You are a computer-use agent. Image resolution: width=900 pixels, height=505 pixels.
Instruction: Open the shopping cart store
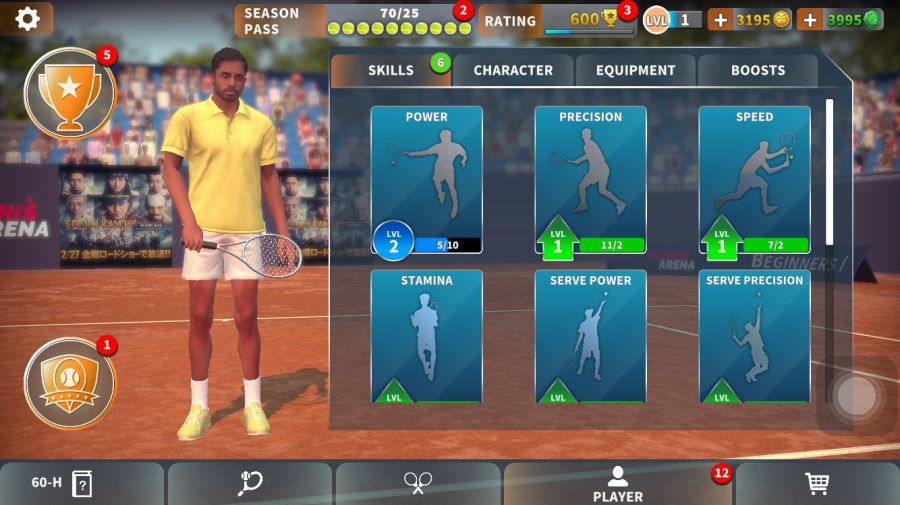[x=816, y=484]
